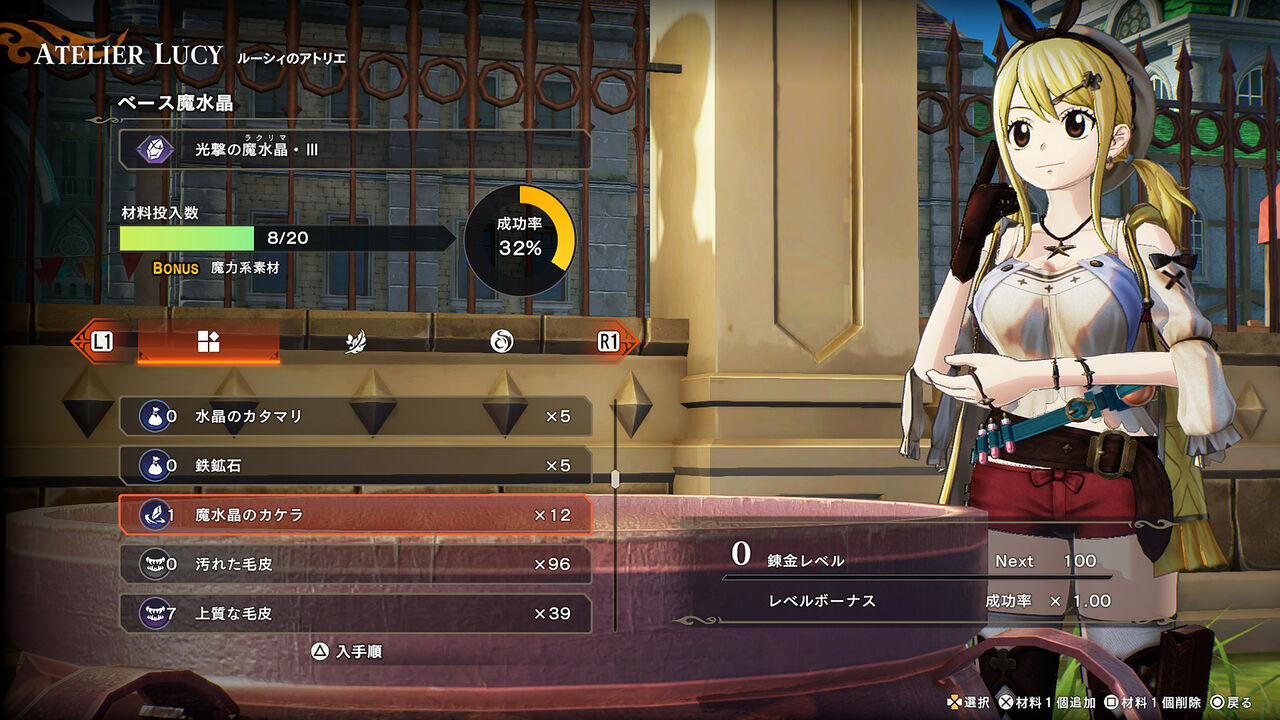Select the 鉄鉱石 material row
This screenshot has width=1280, height=720.
355,465
